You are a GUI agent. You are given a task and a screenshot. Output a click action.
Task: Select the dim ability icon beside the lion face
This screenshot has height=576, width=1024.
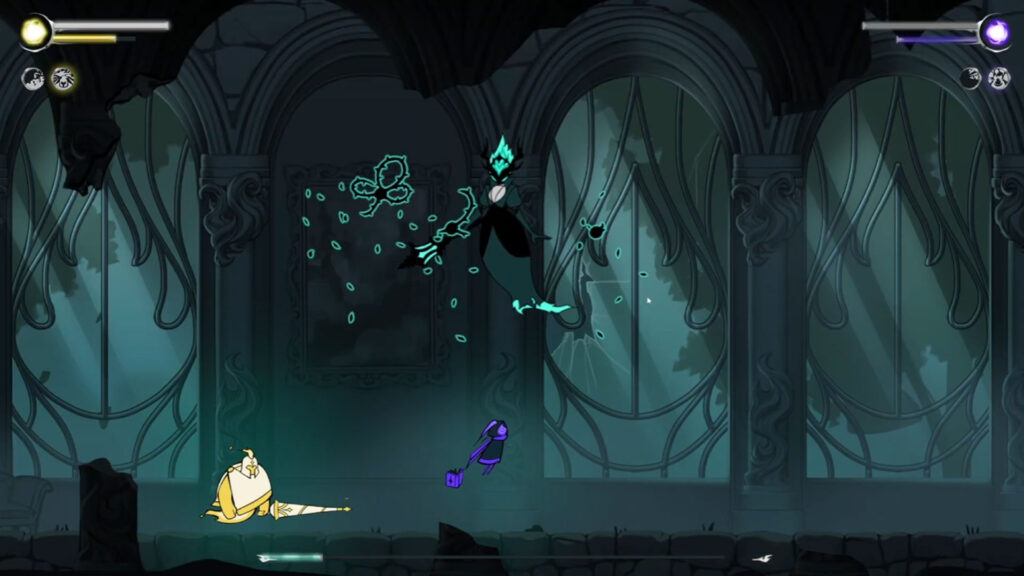point(34,78)
